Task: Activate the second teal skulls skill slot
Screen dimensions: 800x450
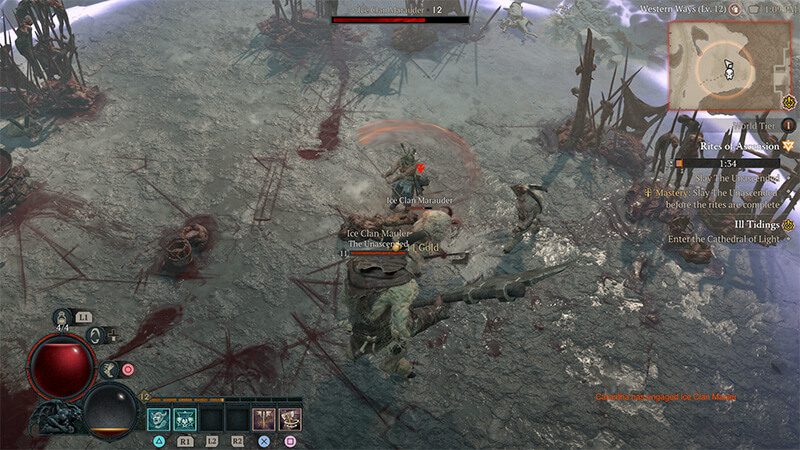Action: 186,419
